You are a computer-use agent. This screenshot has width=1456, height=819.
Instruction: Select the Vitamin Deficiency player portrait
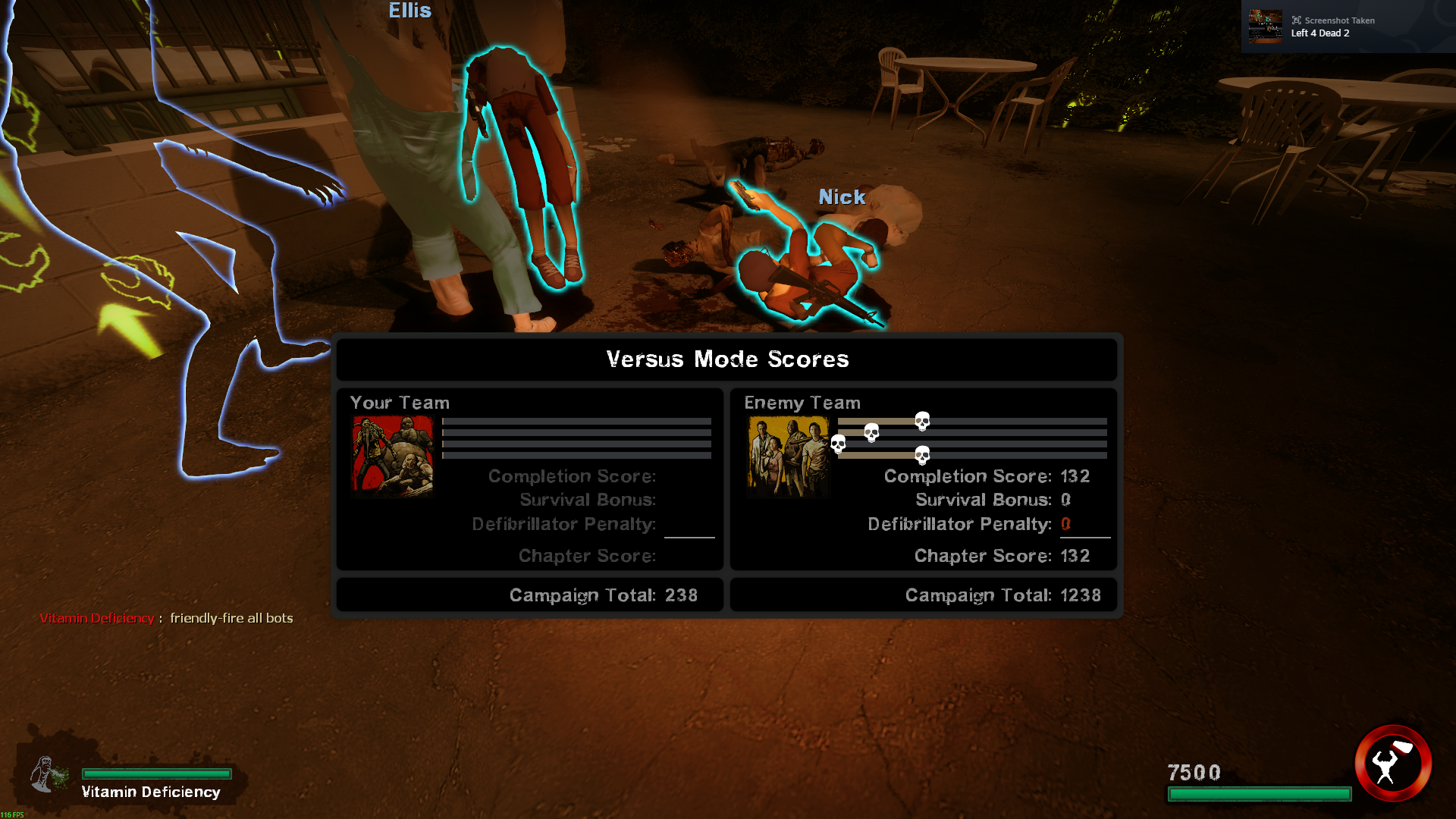coord(47,775)
